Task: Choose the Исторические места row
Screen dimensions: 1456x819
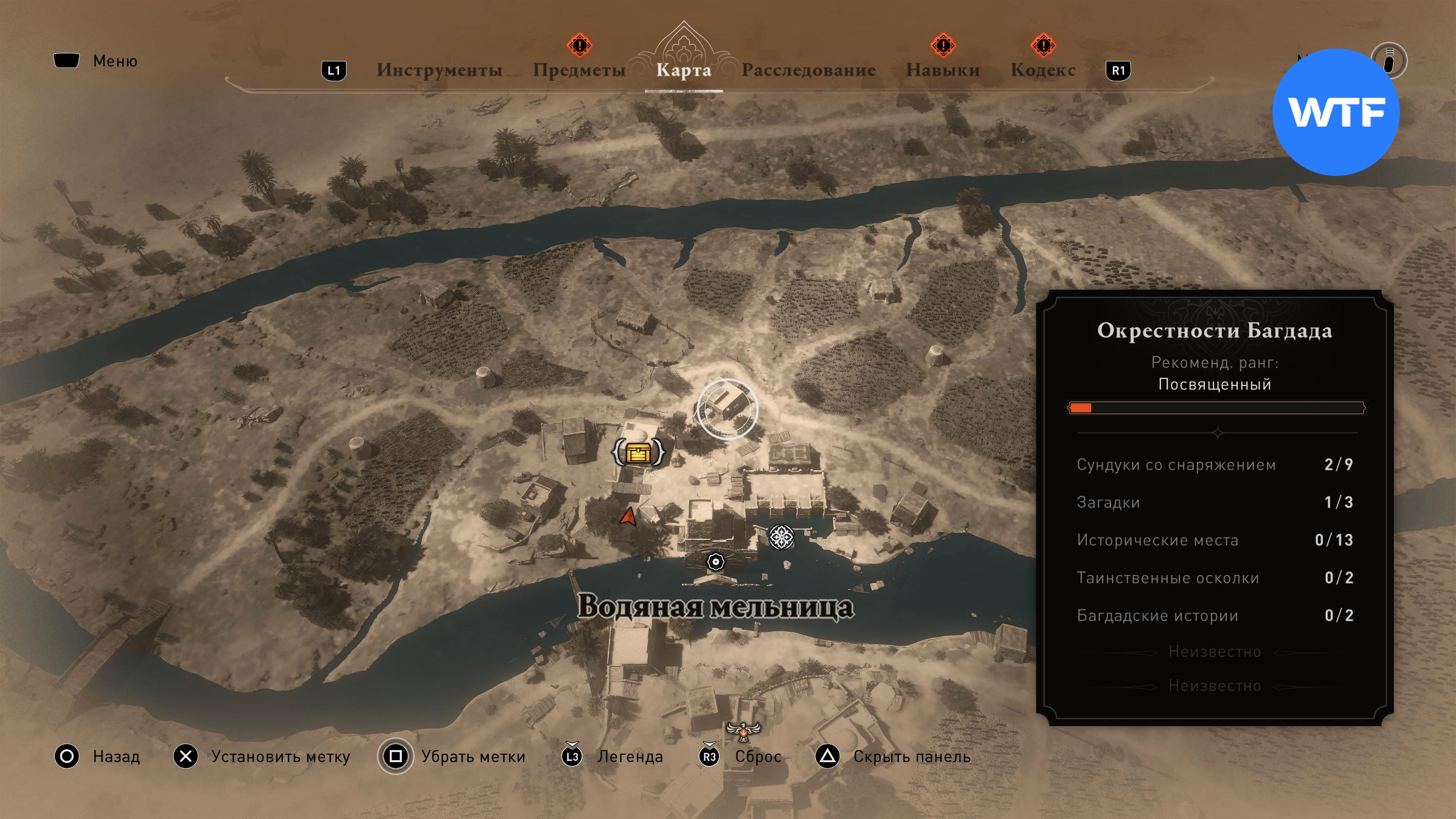Action: pos(1214,540)
